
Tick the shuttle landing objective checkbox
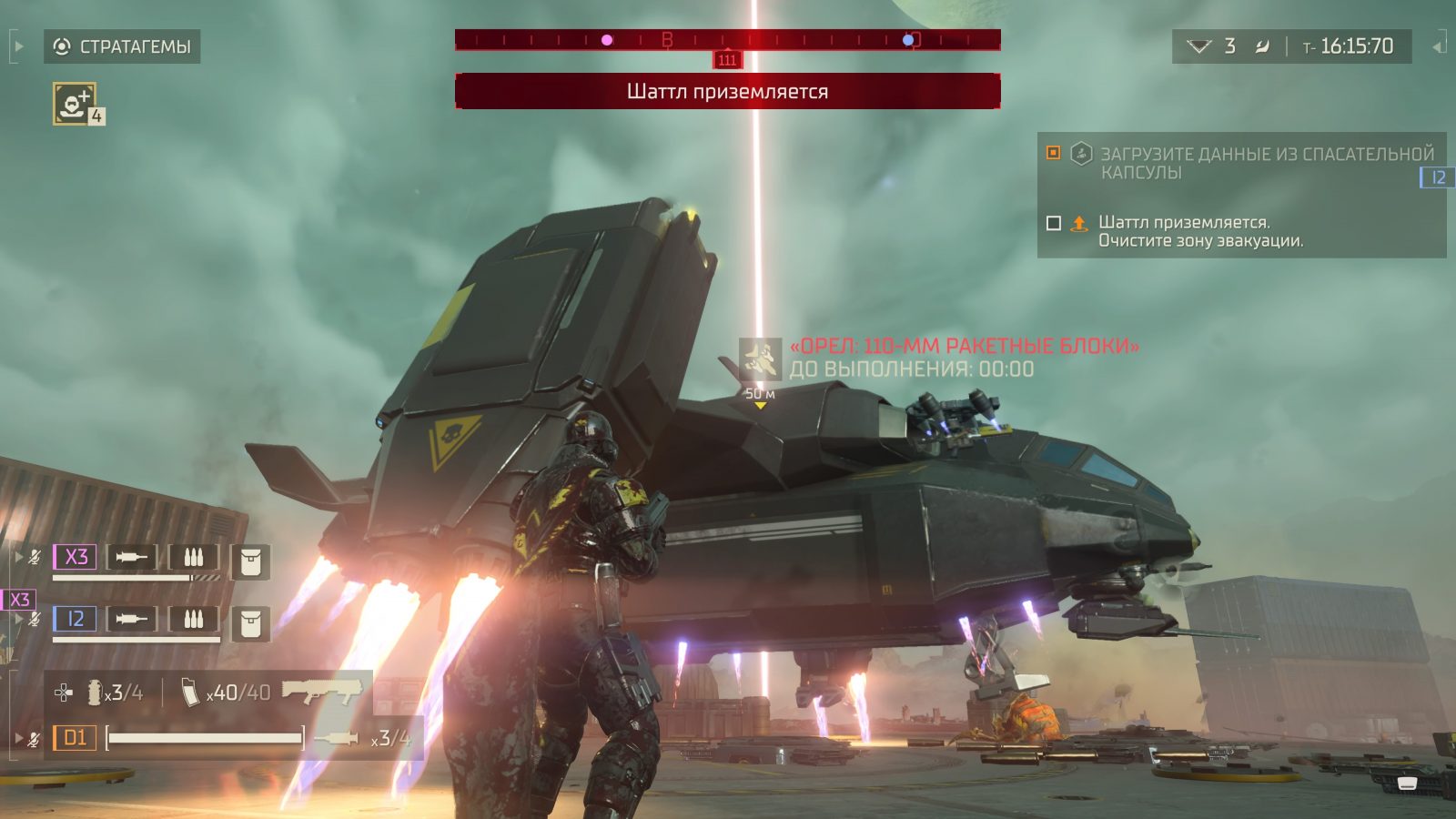(1054, 223)
